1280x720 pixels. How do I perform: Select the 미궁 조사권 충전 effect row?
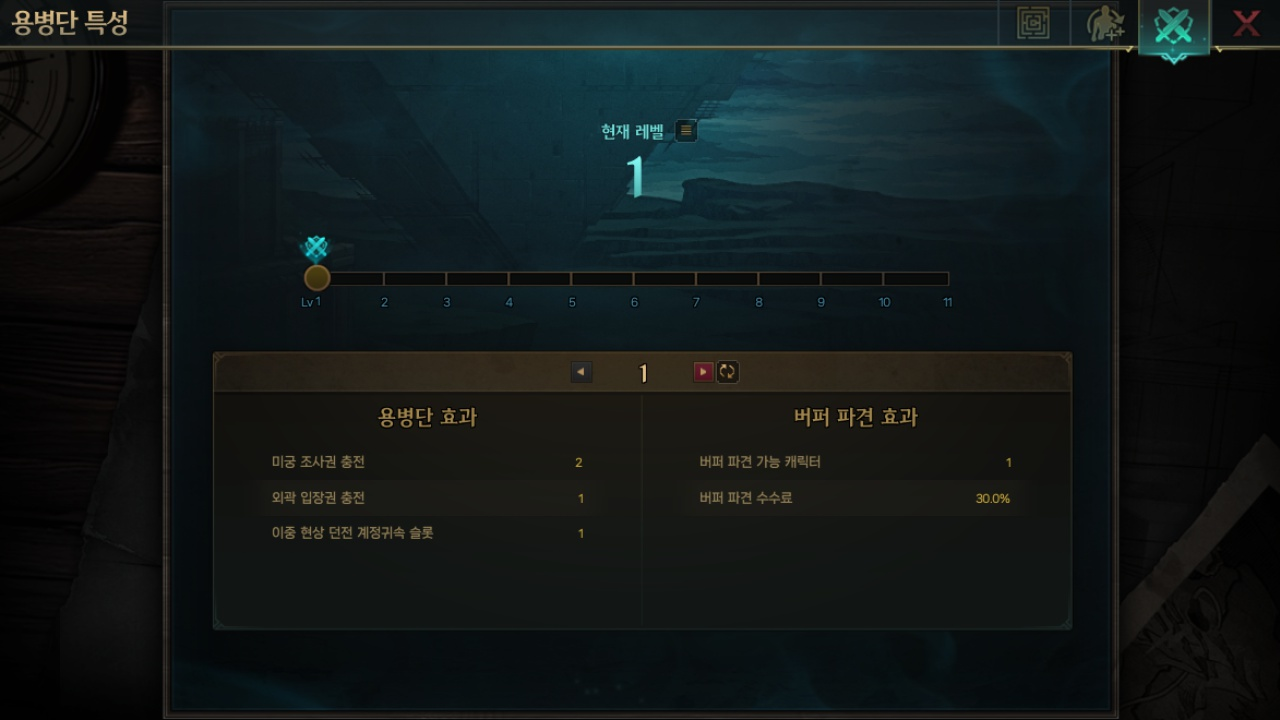coord(427,462)
